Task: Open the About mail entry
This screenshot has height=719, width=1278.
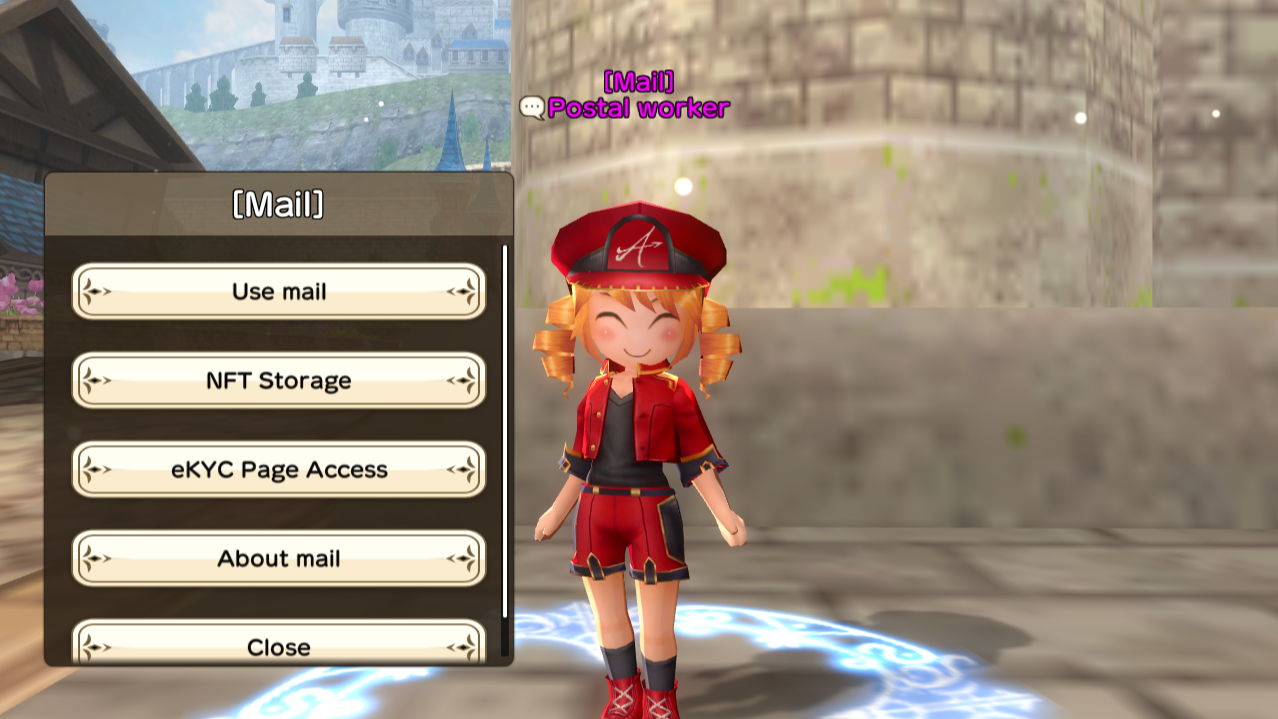Action: tap(278, 558)
